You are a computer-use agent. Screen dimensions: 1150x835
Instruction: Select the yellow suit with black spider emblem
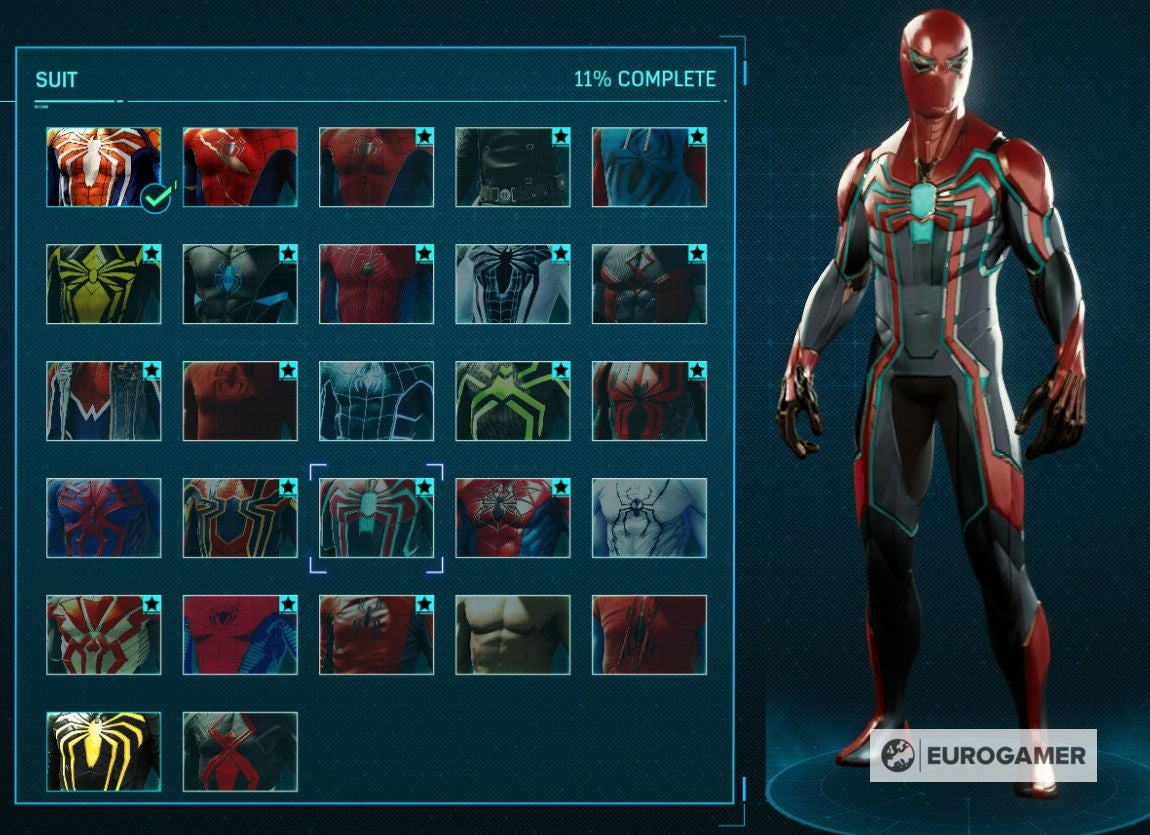click(103, 284)
